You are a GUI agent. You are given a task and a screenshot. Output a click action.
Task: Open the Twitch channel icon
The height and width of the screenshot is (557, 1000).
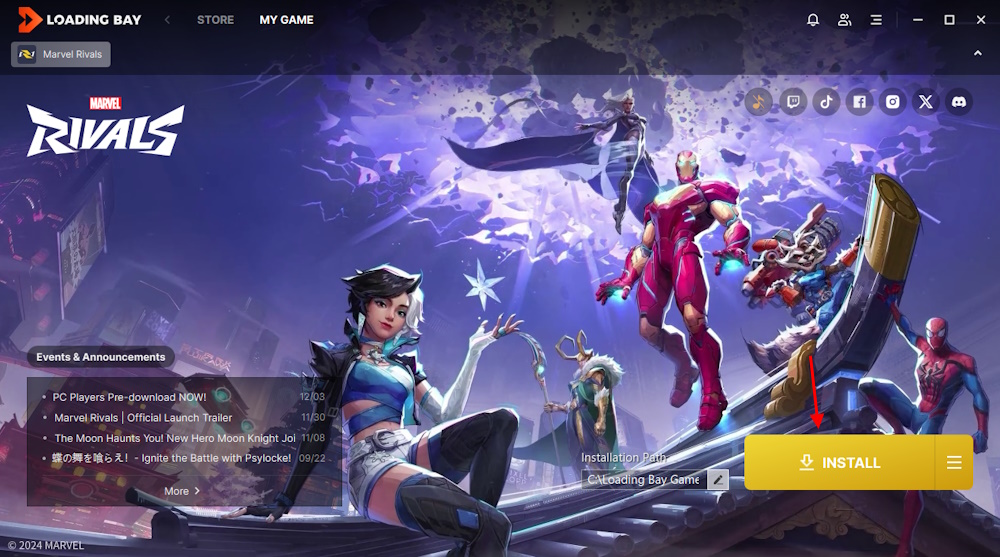(793, 101)
